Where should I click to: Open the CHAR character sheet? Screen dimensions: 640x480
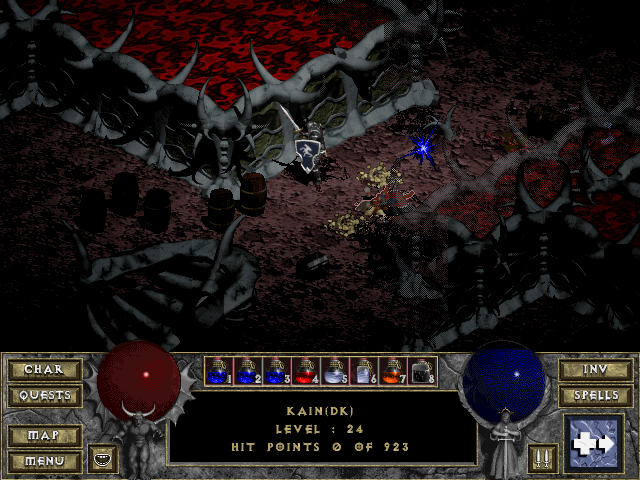pos(44,370)
